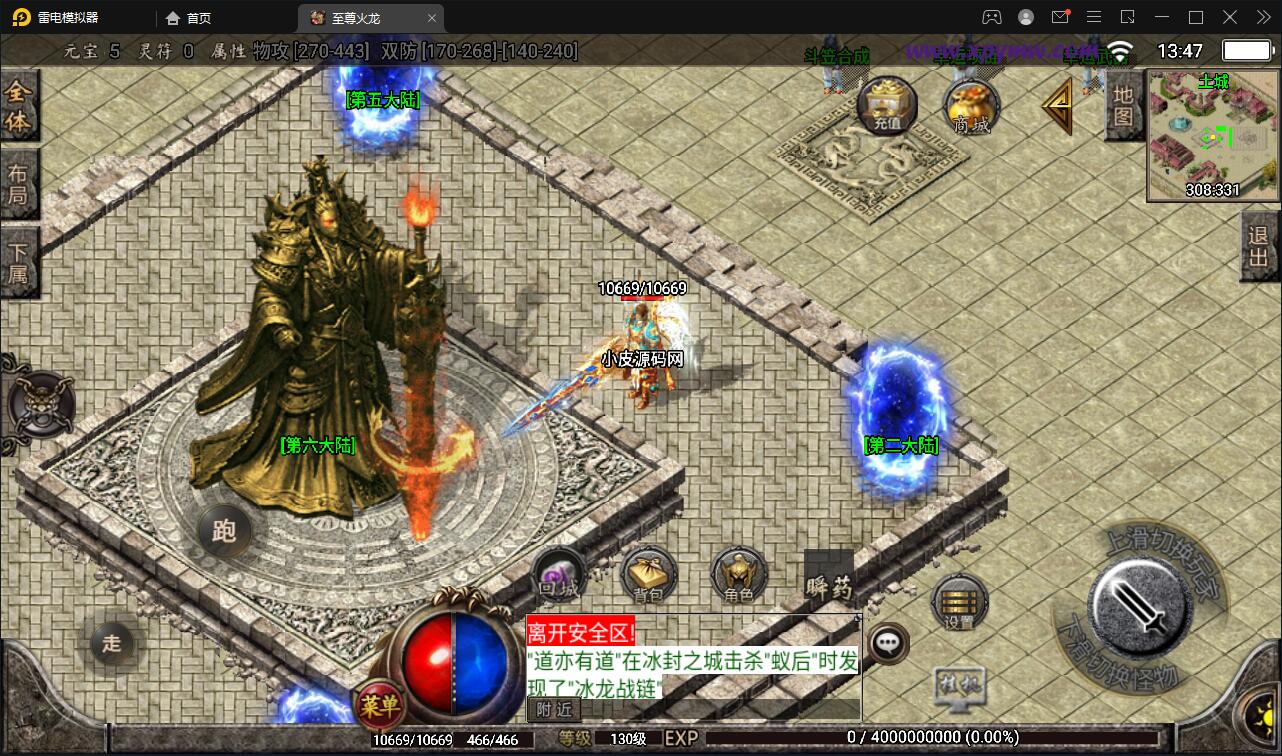
Task: Open the 角色 character helmet icon
Action: coord(739,577)
